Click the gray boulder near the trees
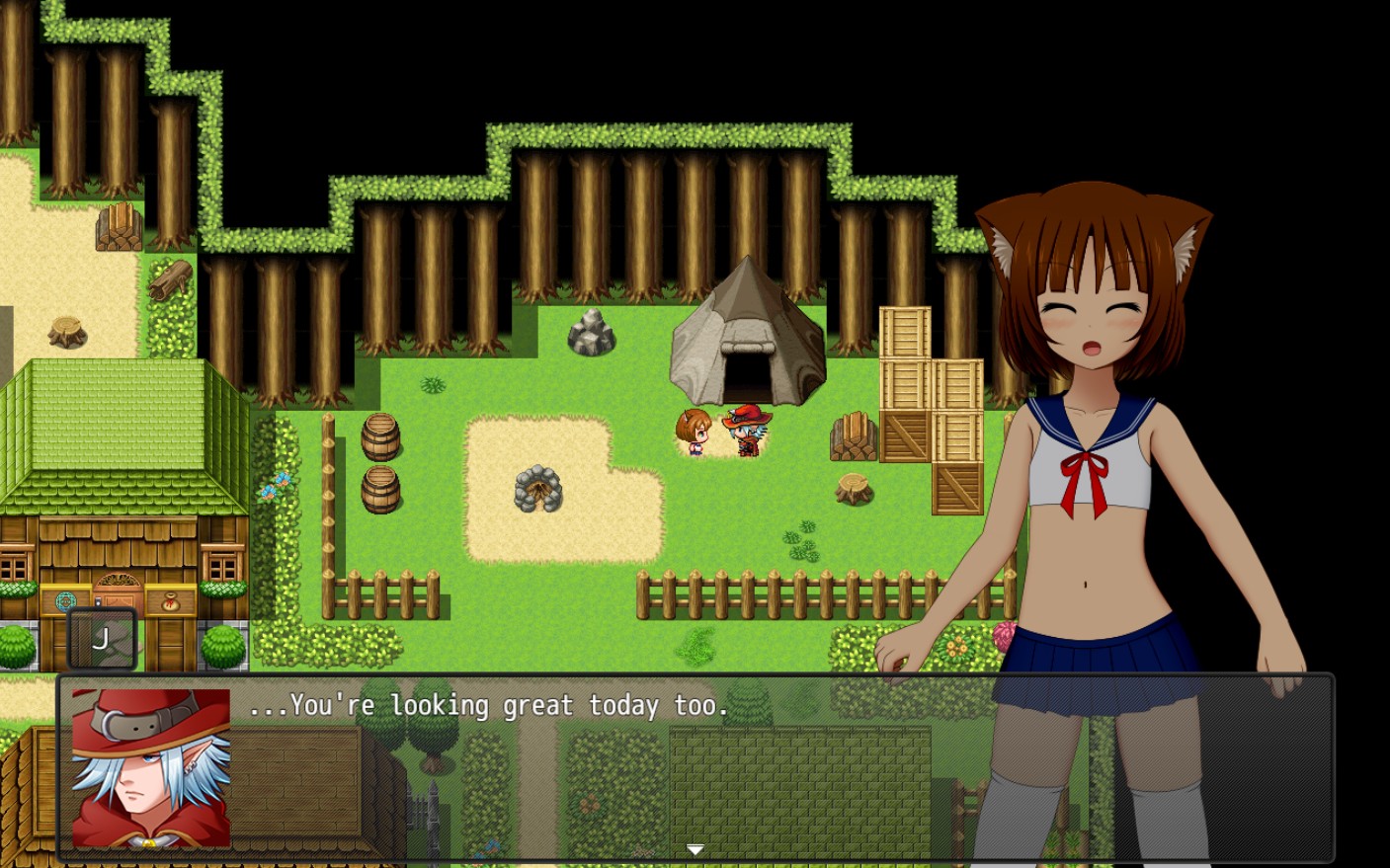This screenshot has width=1390, height=868. click(x=590, y=332)
